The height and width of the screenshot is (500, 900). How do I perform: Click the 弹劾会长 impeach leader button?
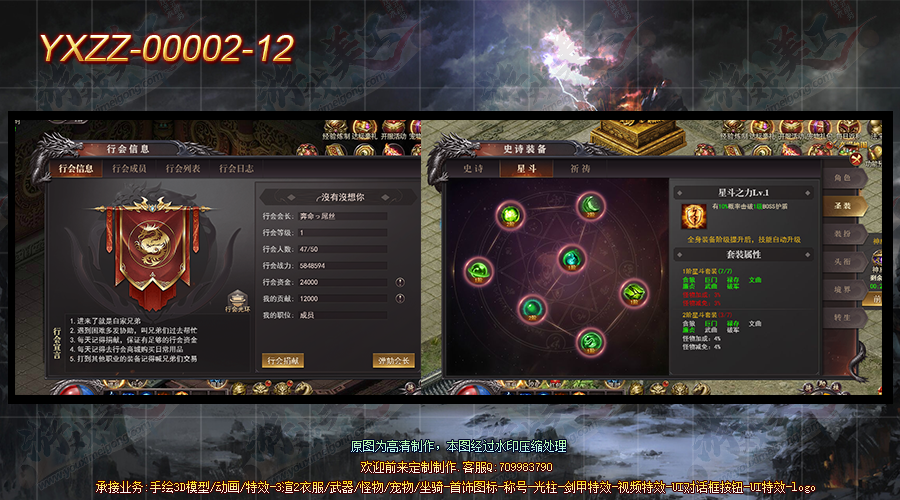click(x=392, y=360)
